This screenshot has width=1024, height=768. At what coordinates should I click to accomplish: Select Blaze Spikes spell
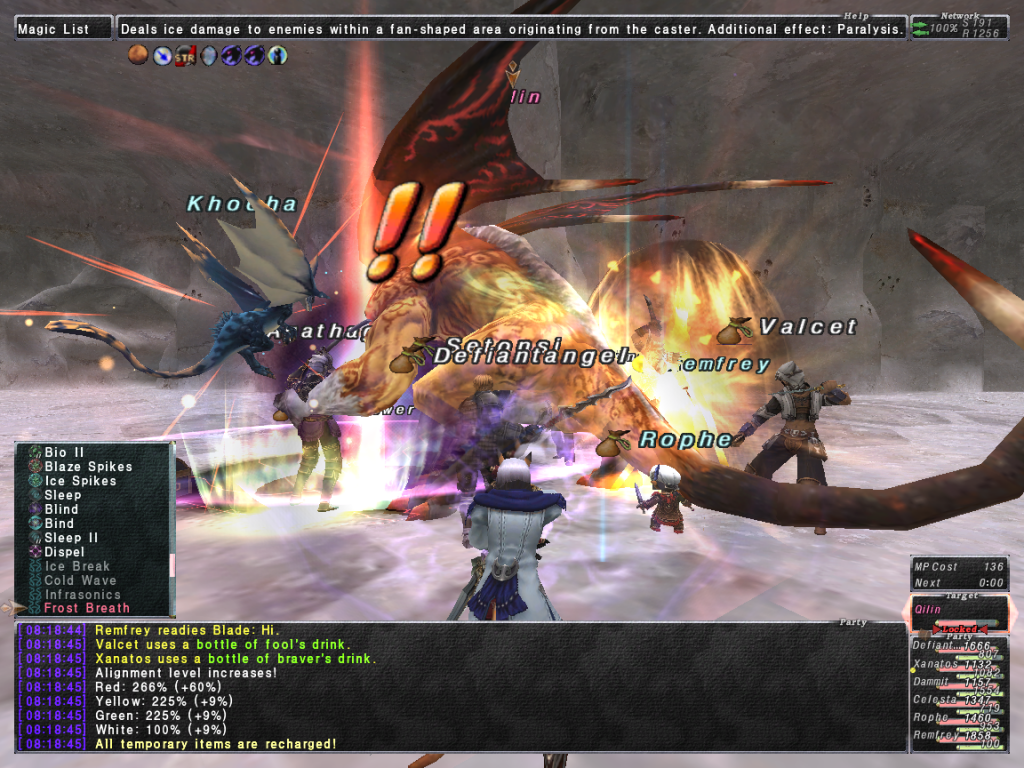click(x=88, y=467)
